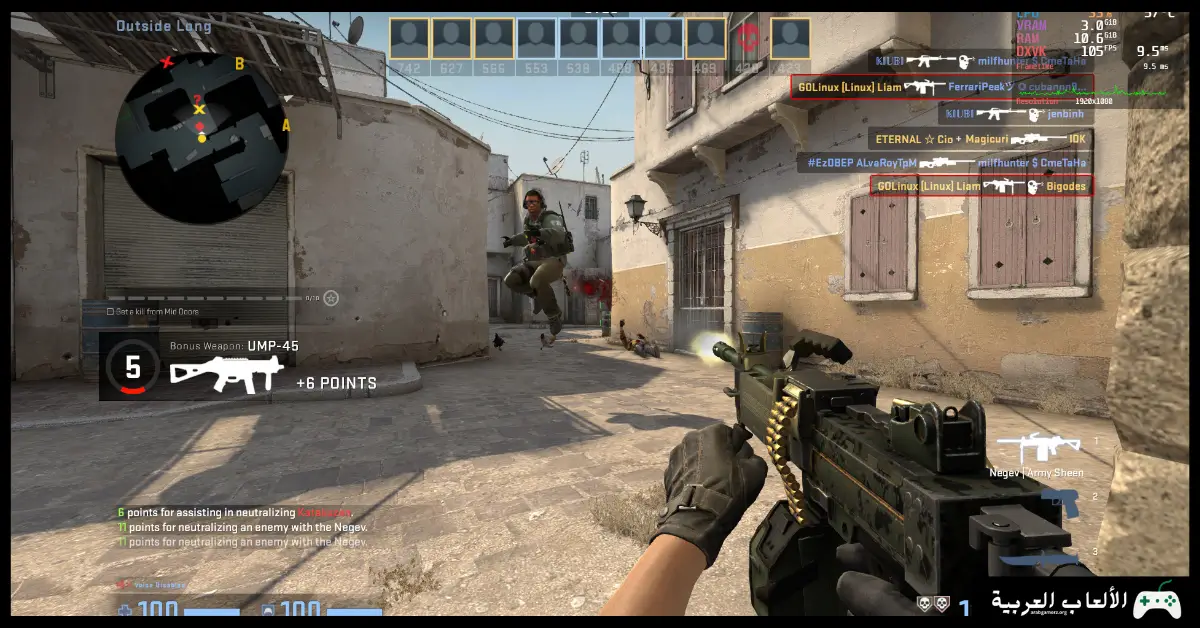Tick the Mid Doors kill mission checkbox
This screenshot has height=628, width=1200.
(110, 312)
